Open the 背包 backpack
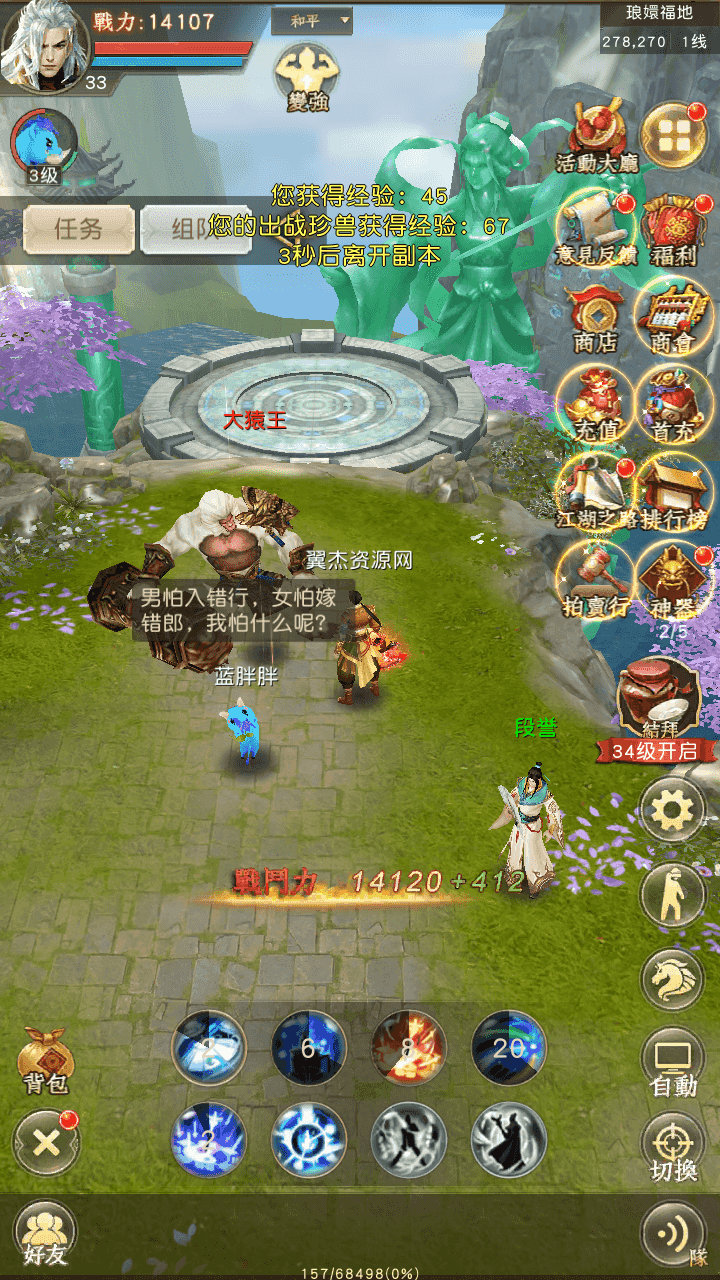This screenshot has height=1280, width=720. pos(46,1060)
